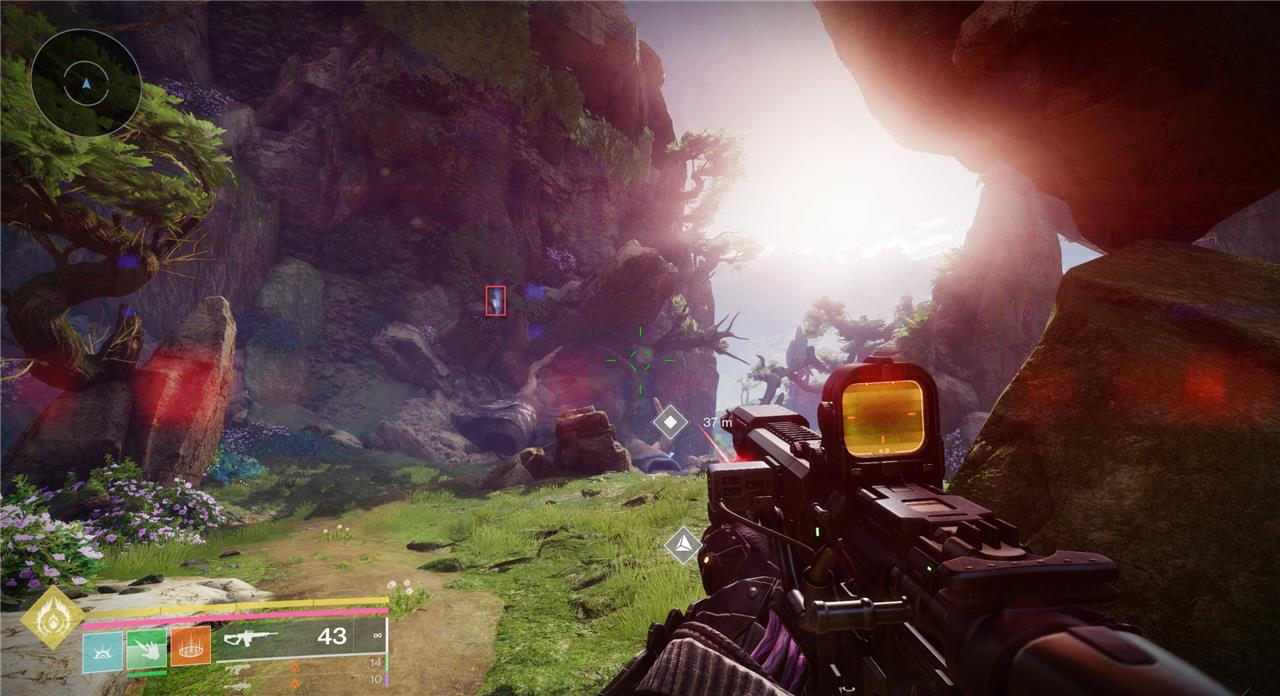1280x696 pixels.
Task: Activate the golden diamond Super ability icon
Action: tap(52, 617)
